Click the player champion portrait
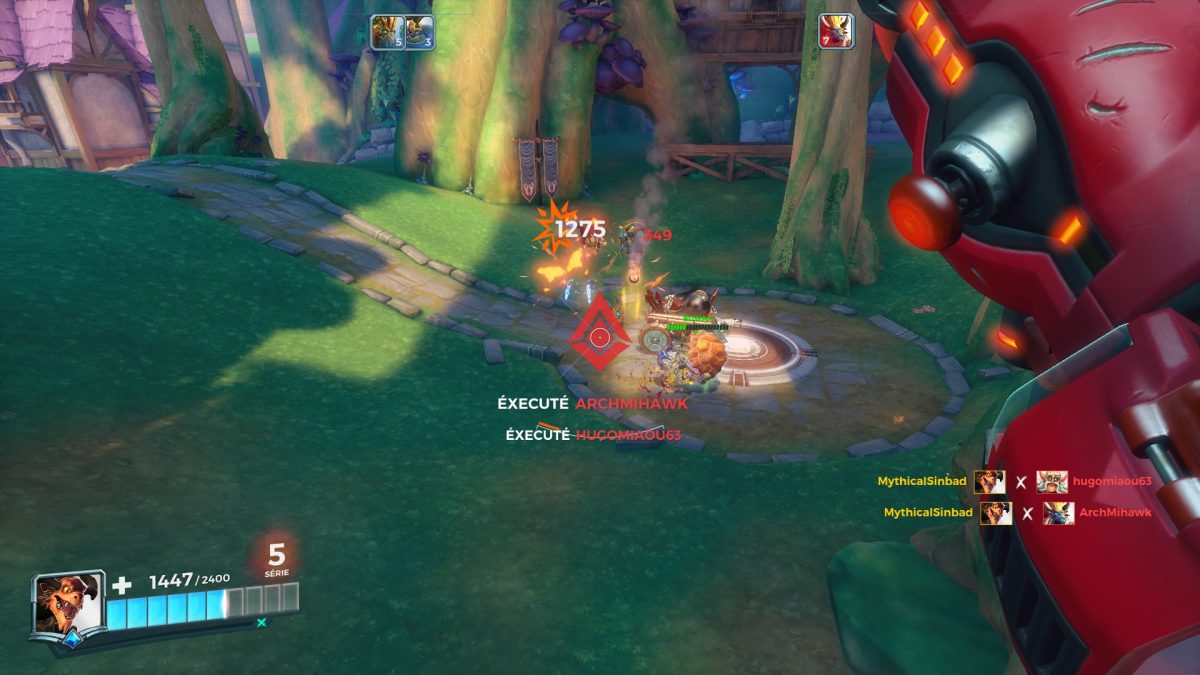This screenshot has height=675, width=1200. (68, 603)
